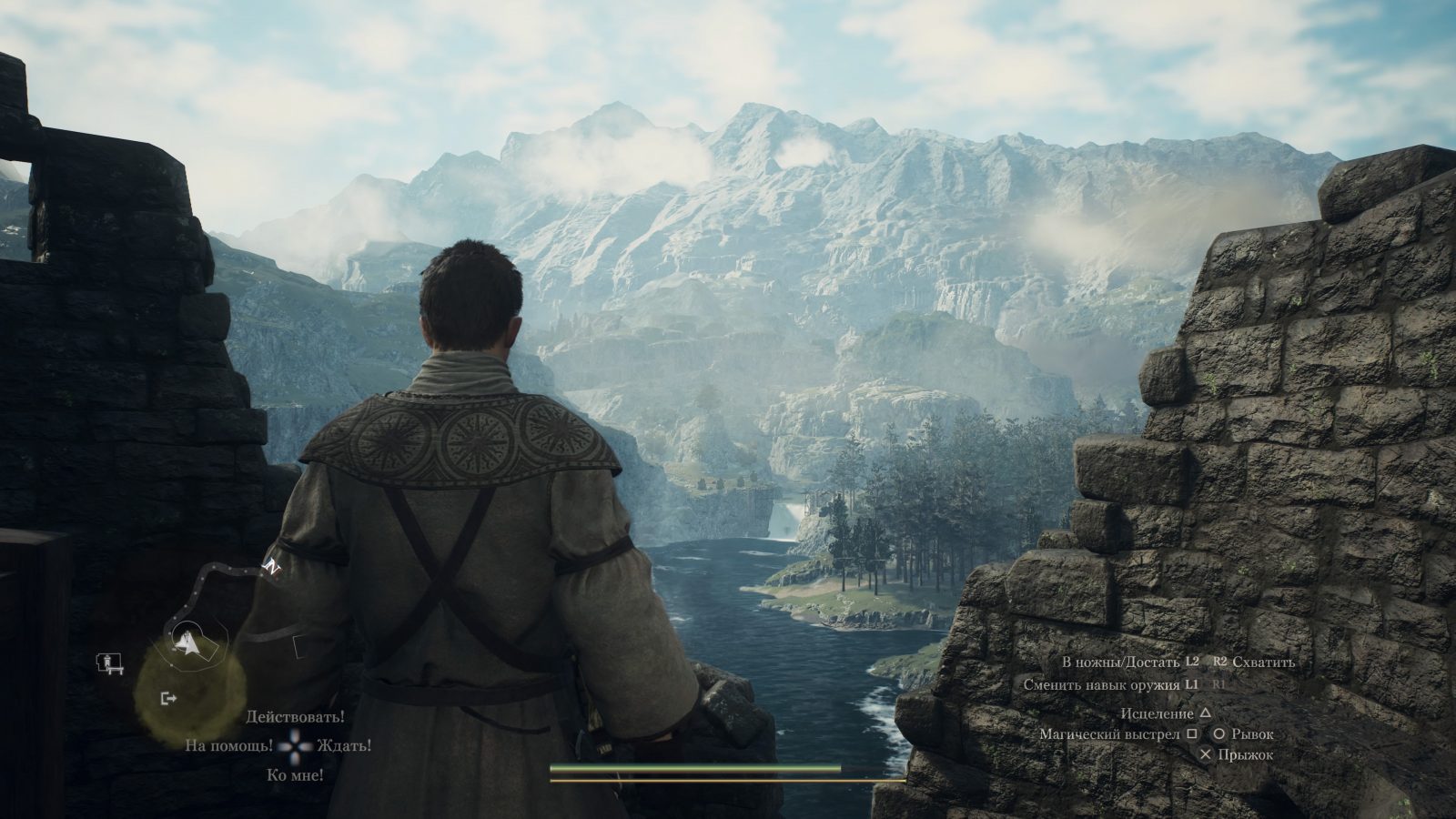
Task: Click the "В ножны/Достать" action label
Action: click(1121, 662)
